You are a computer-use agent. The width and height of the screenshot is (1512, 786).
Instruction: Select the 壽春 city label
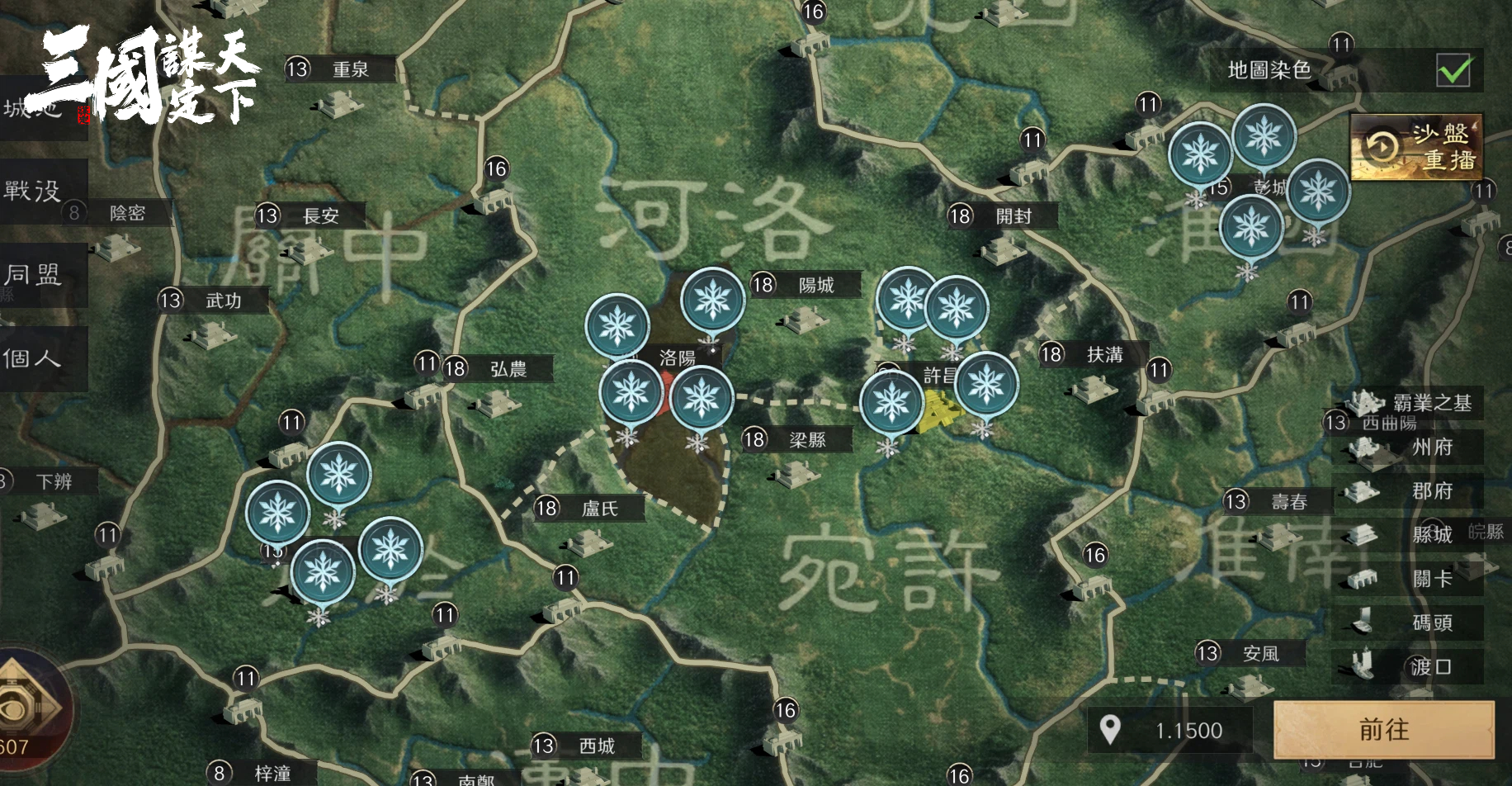click(1288, 502)
